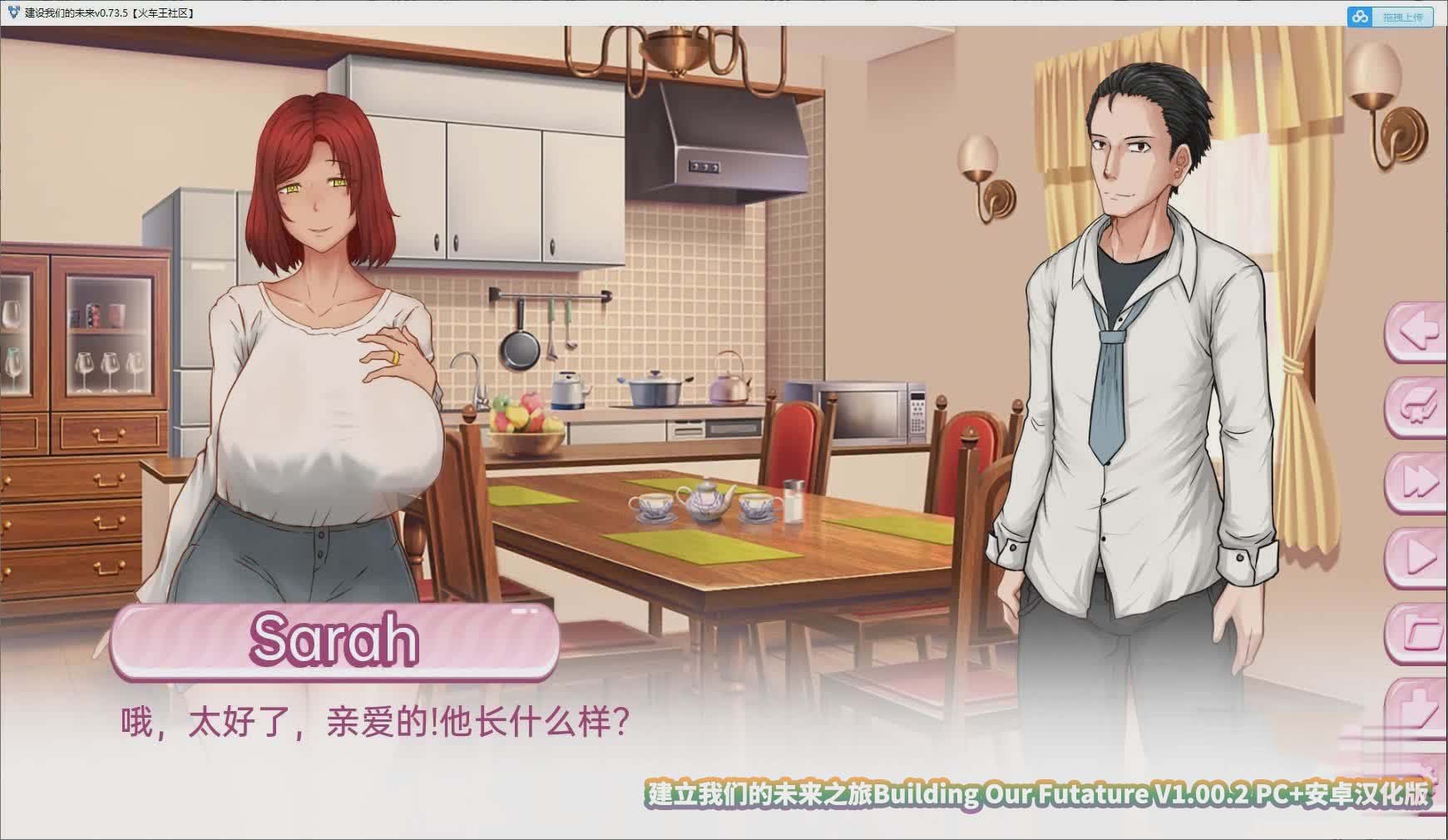Click the Baidu Netdisk cloud icon
This screenshot has height=840, width=1448.
click(1357, 13)
